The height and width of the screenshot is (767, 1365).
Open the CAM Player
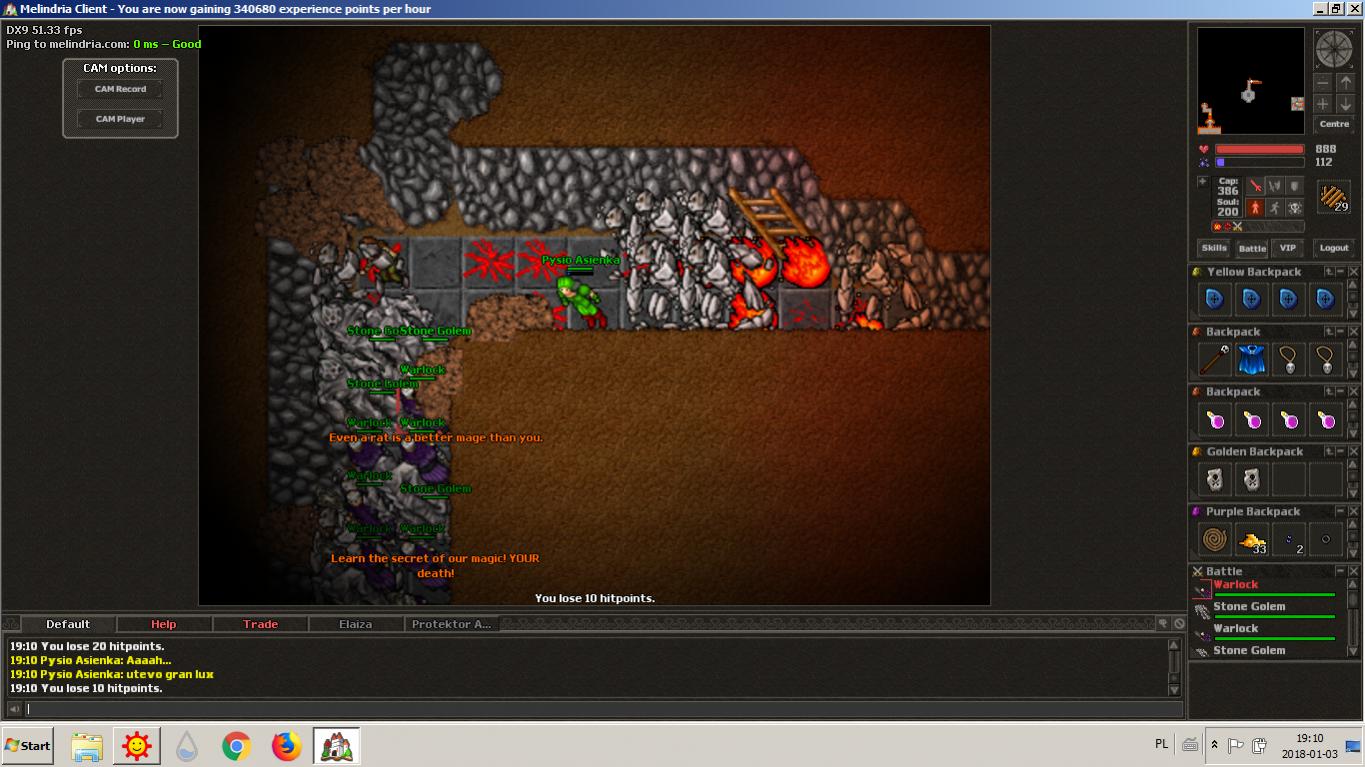tap(120, 119)
